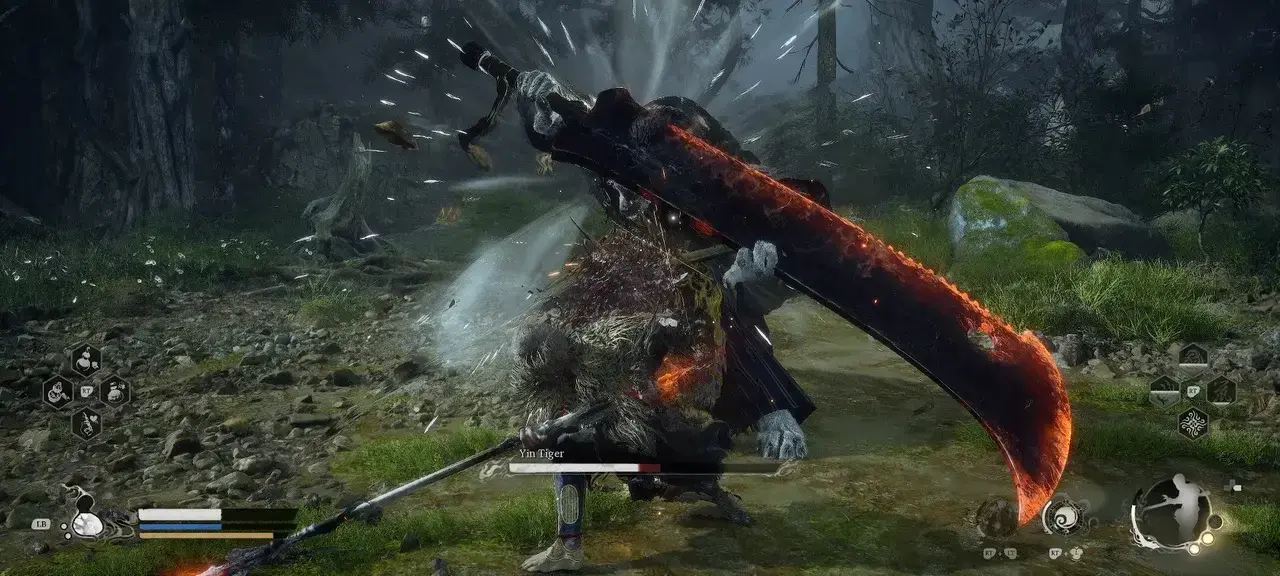The height and width of the screenshot is (576, 1280).
Task: Drink from the healing gourd icon
Action: pos(88,522)
